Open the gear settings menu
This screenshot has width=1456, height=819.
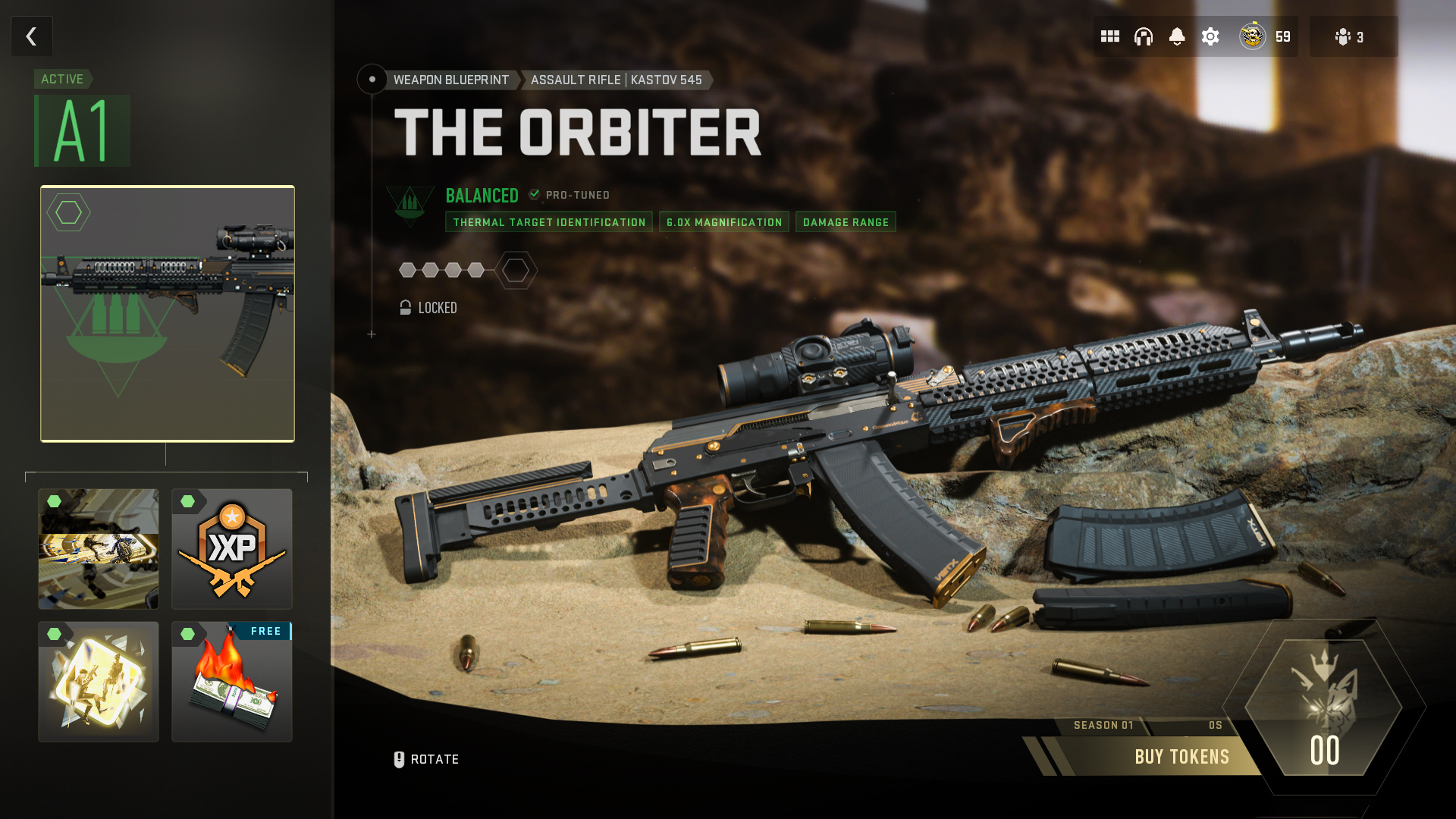1210,36
